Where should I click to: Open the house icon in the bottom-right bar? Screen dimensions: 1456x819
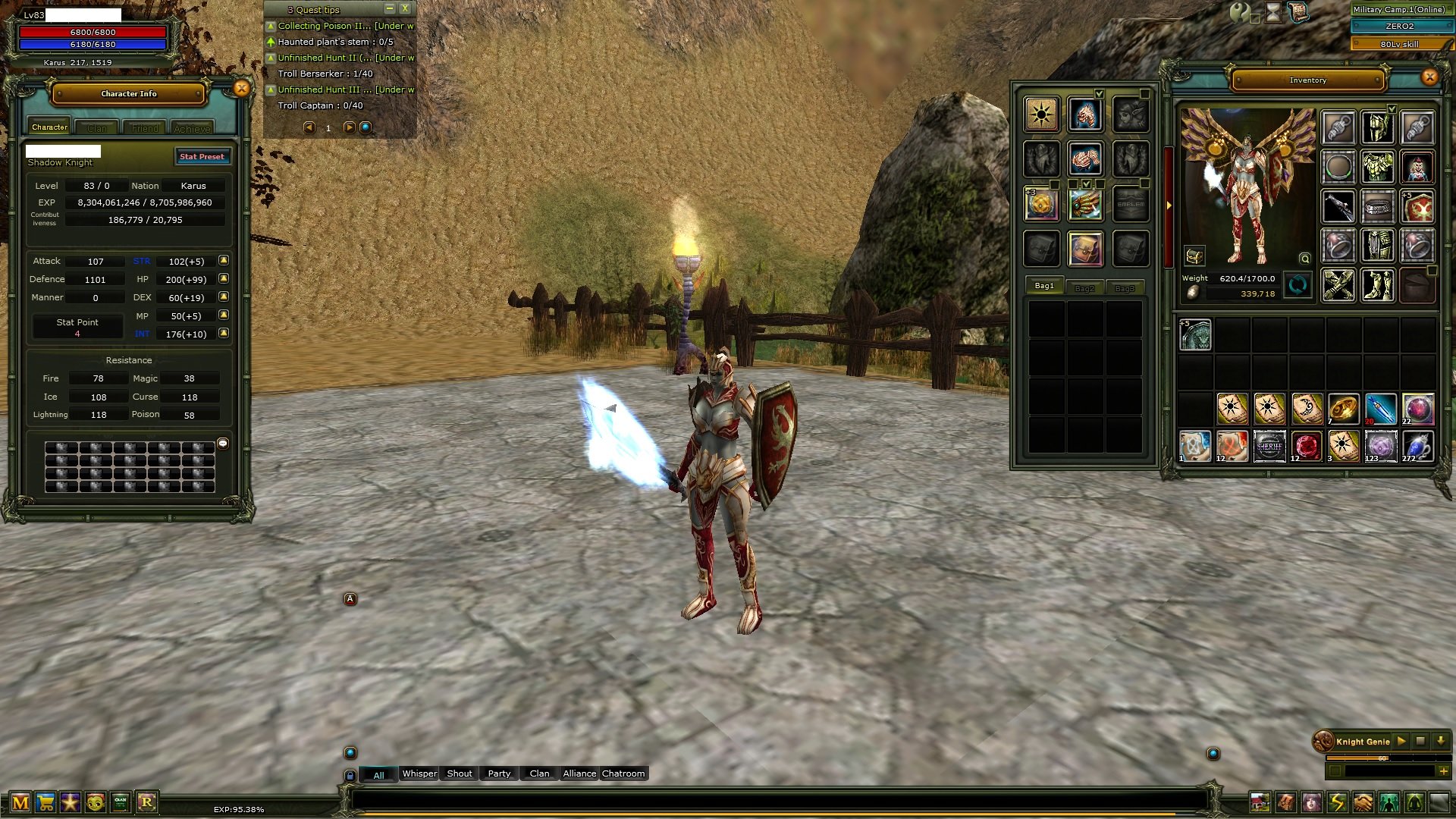1260,801
